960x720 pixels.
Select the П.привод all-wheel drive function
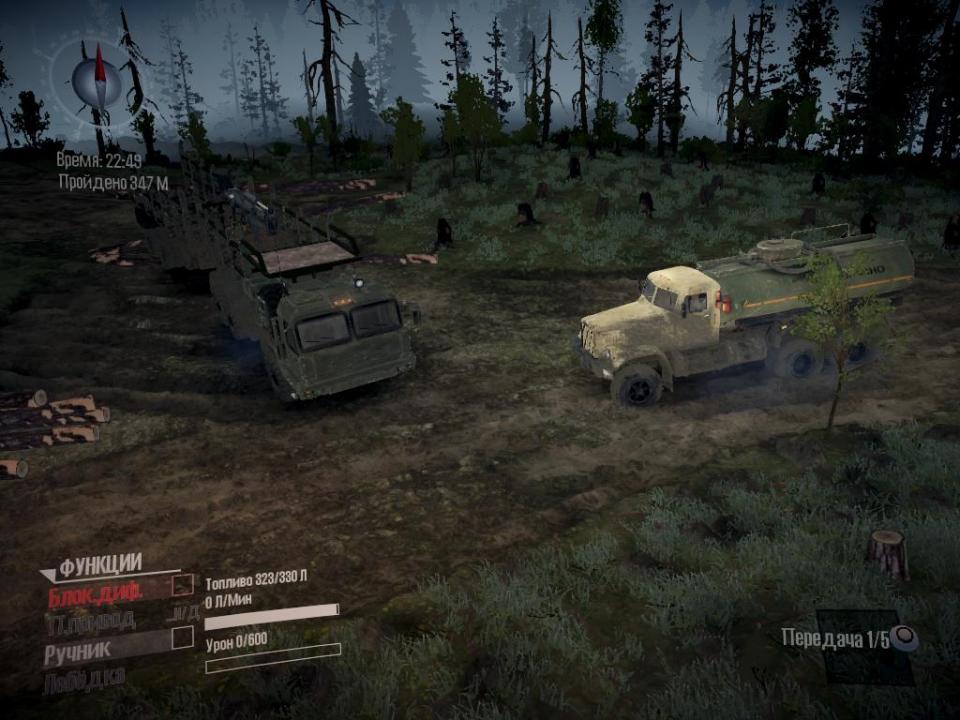(92, 621)
